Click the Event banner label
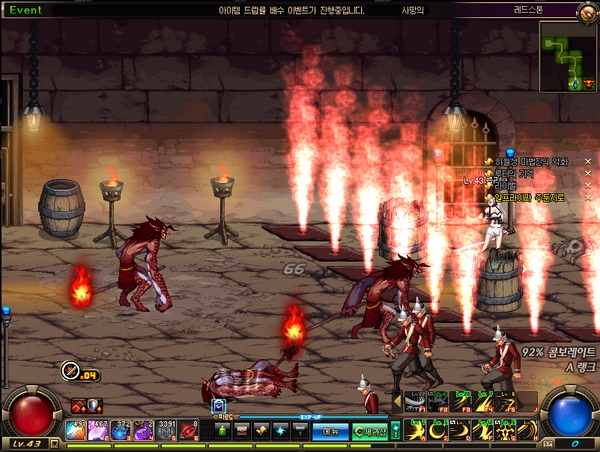The height and width of the screenshot is (452, 600). click(27, 8)
